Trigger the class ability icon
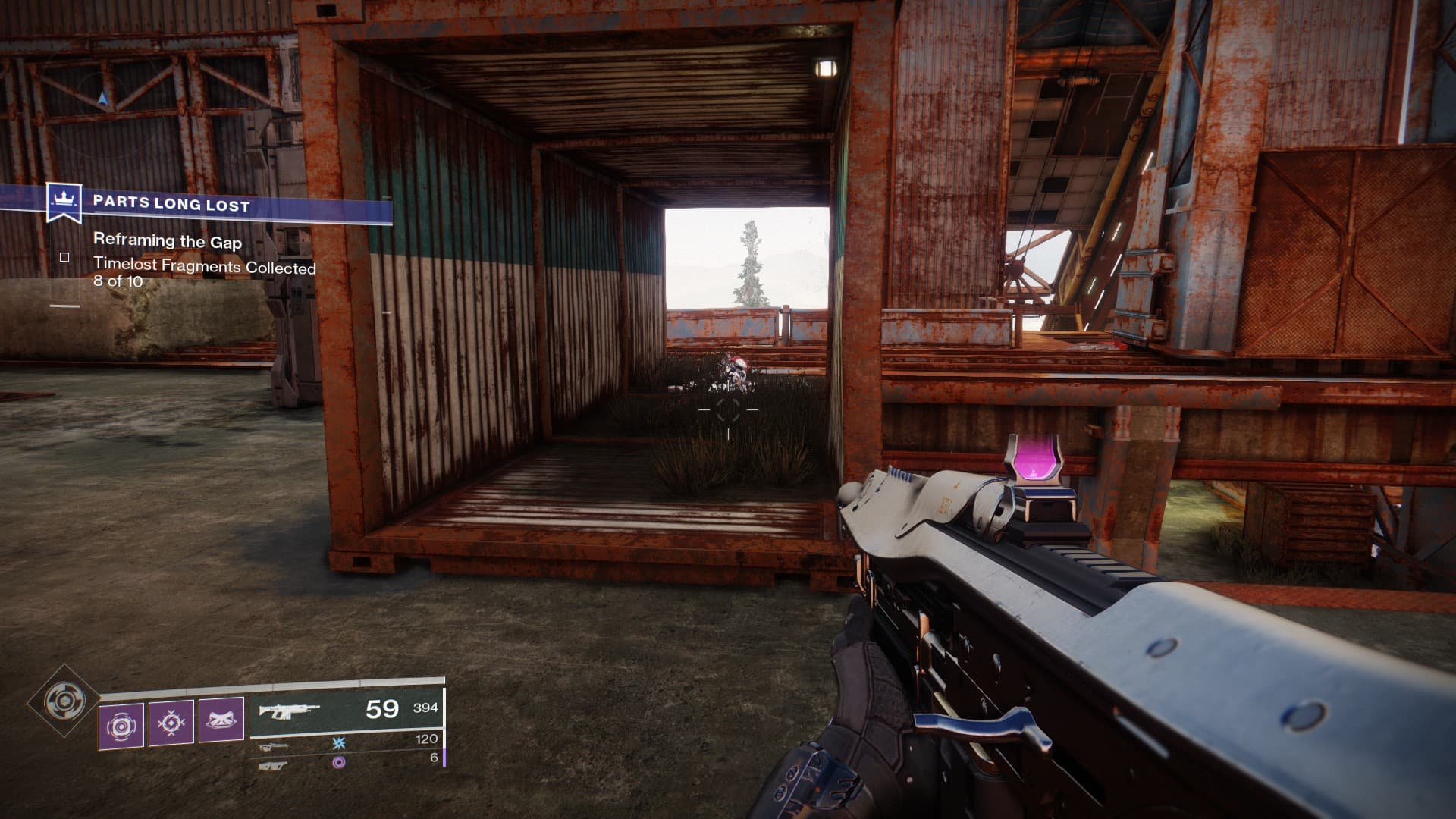1456x819 pixels. click(221, 720)
